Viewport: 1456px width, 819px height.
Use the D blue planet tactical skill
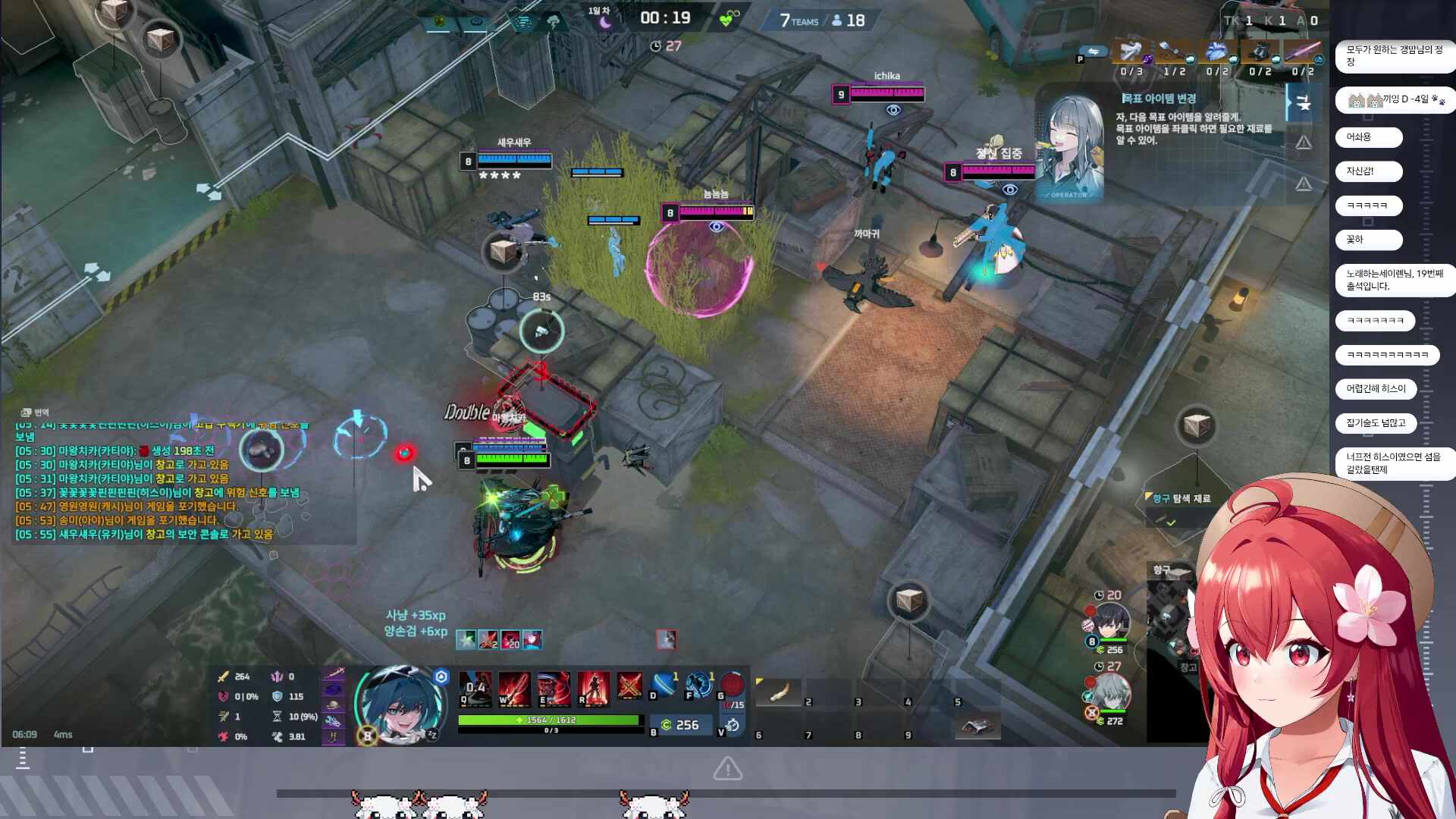pyautogui.click(x=664, y=685)
